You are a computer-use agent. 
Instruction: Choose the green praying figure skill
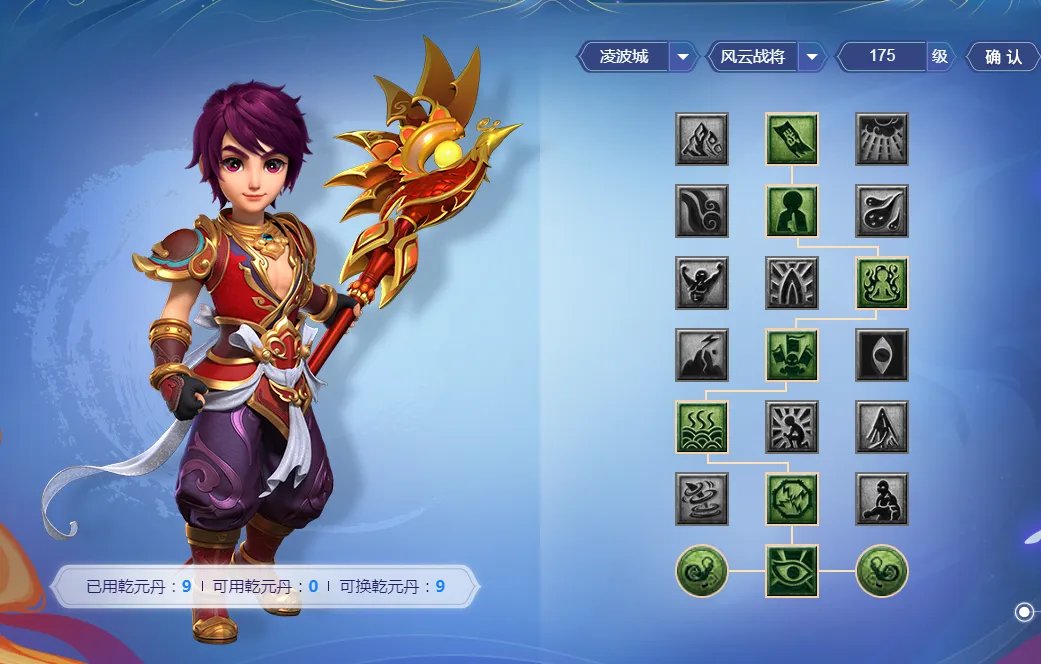point(792,211)
